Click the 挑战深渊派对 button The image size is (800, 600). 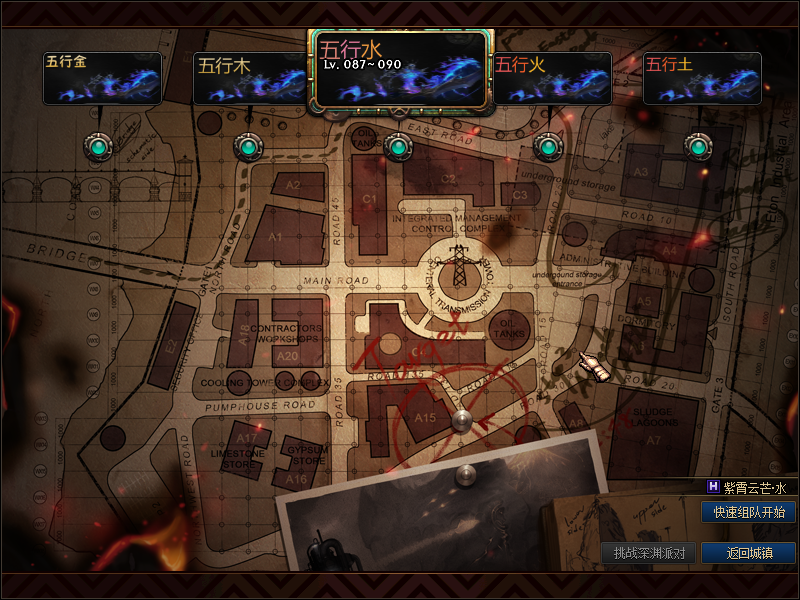click(x=648, y=553)
